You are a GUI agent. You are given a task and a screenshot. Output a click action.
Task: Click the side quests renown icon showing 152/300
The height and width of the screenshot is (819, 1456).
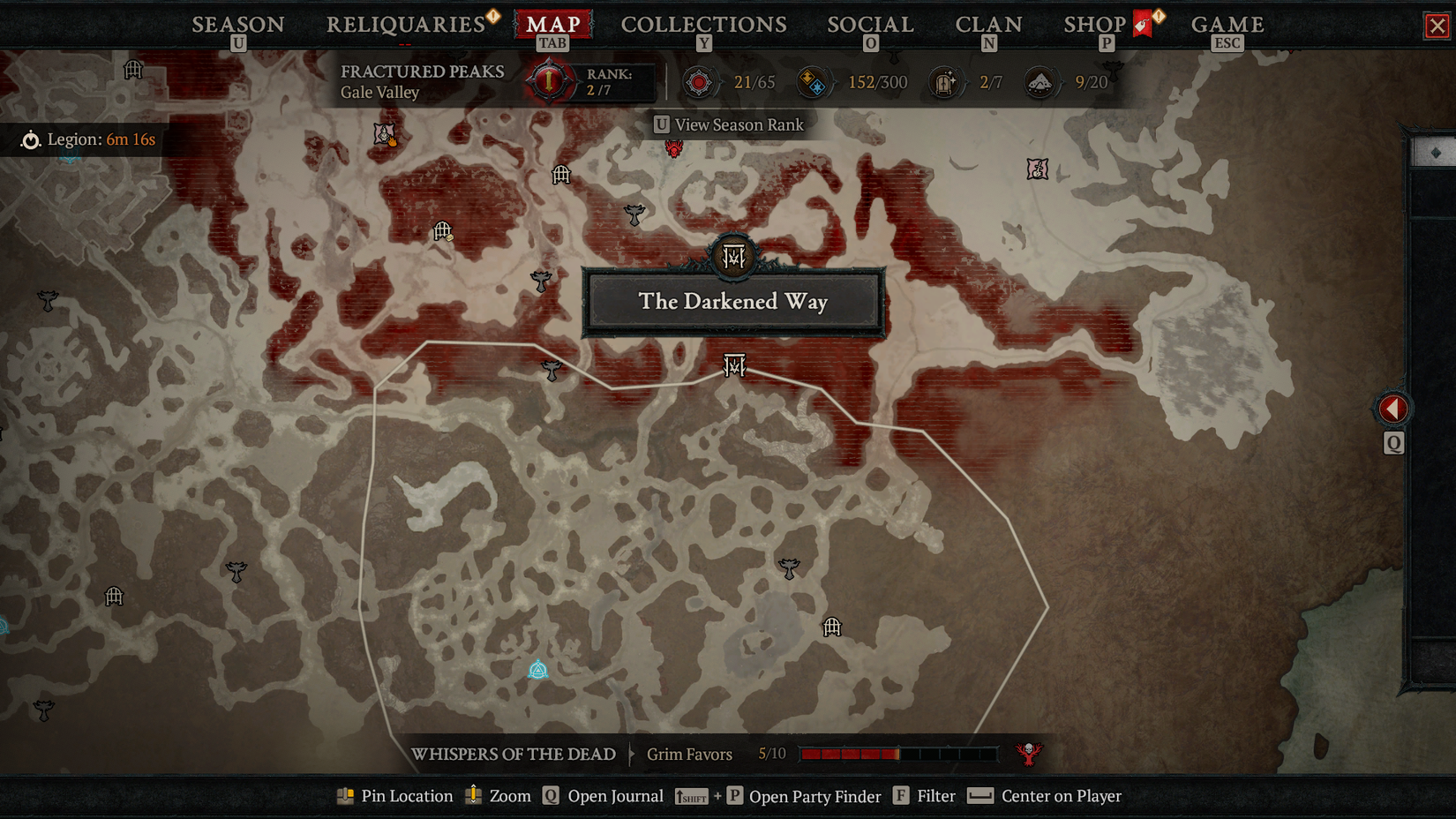(814, 81)
